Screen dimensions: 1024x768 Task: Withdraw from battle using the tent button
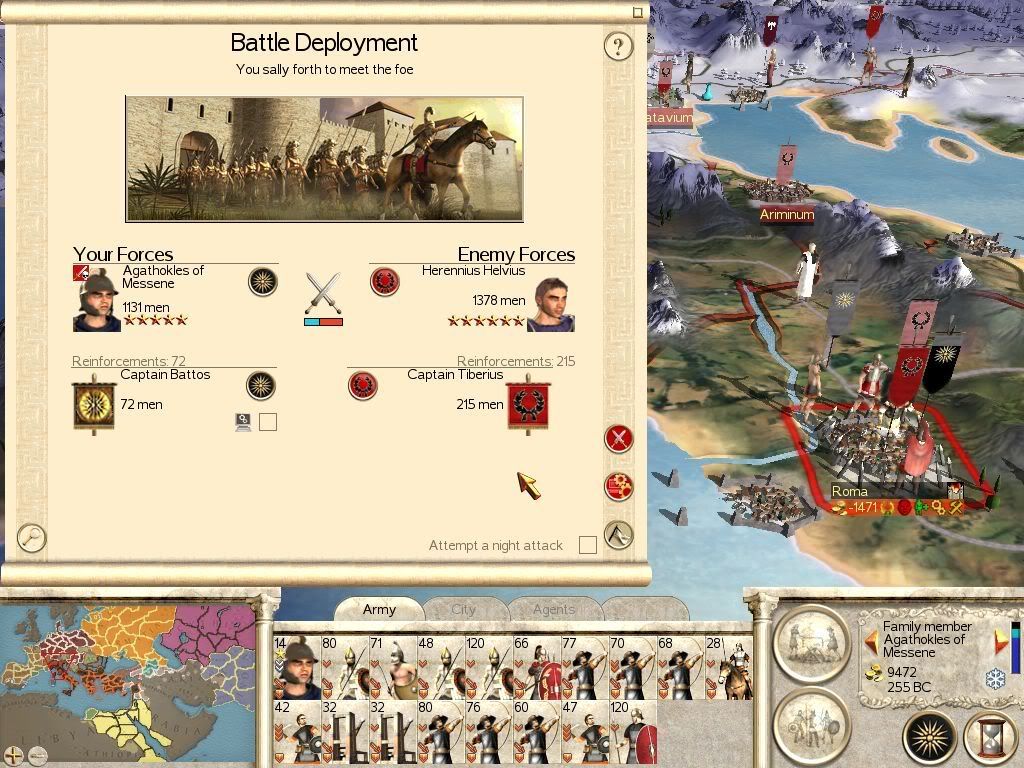pyautogui.click(x=619, y=535)
